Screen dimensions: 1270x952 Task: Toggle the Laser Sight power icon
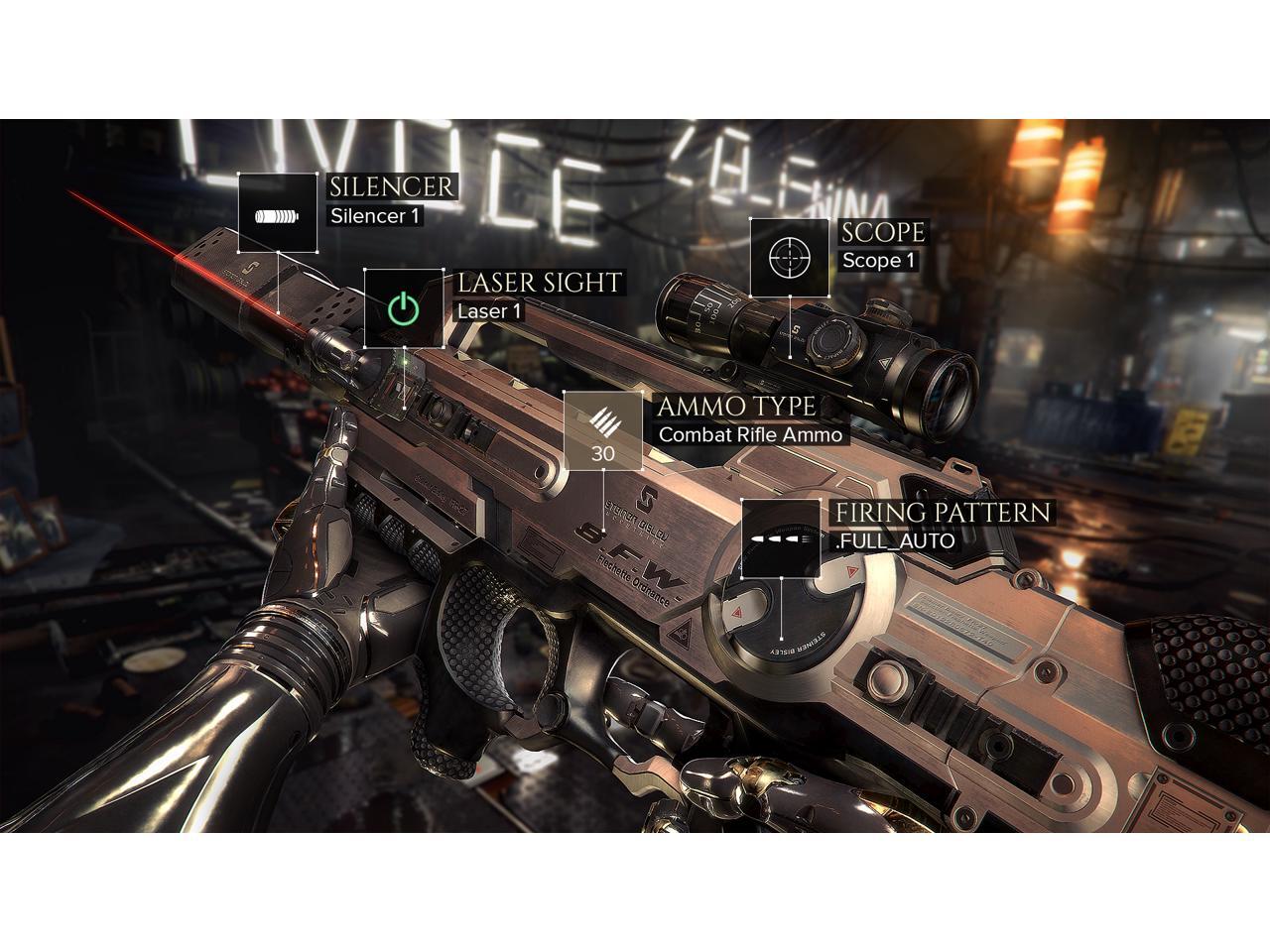[x=403, y=308]
